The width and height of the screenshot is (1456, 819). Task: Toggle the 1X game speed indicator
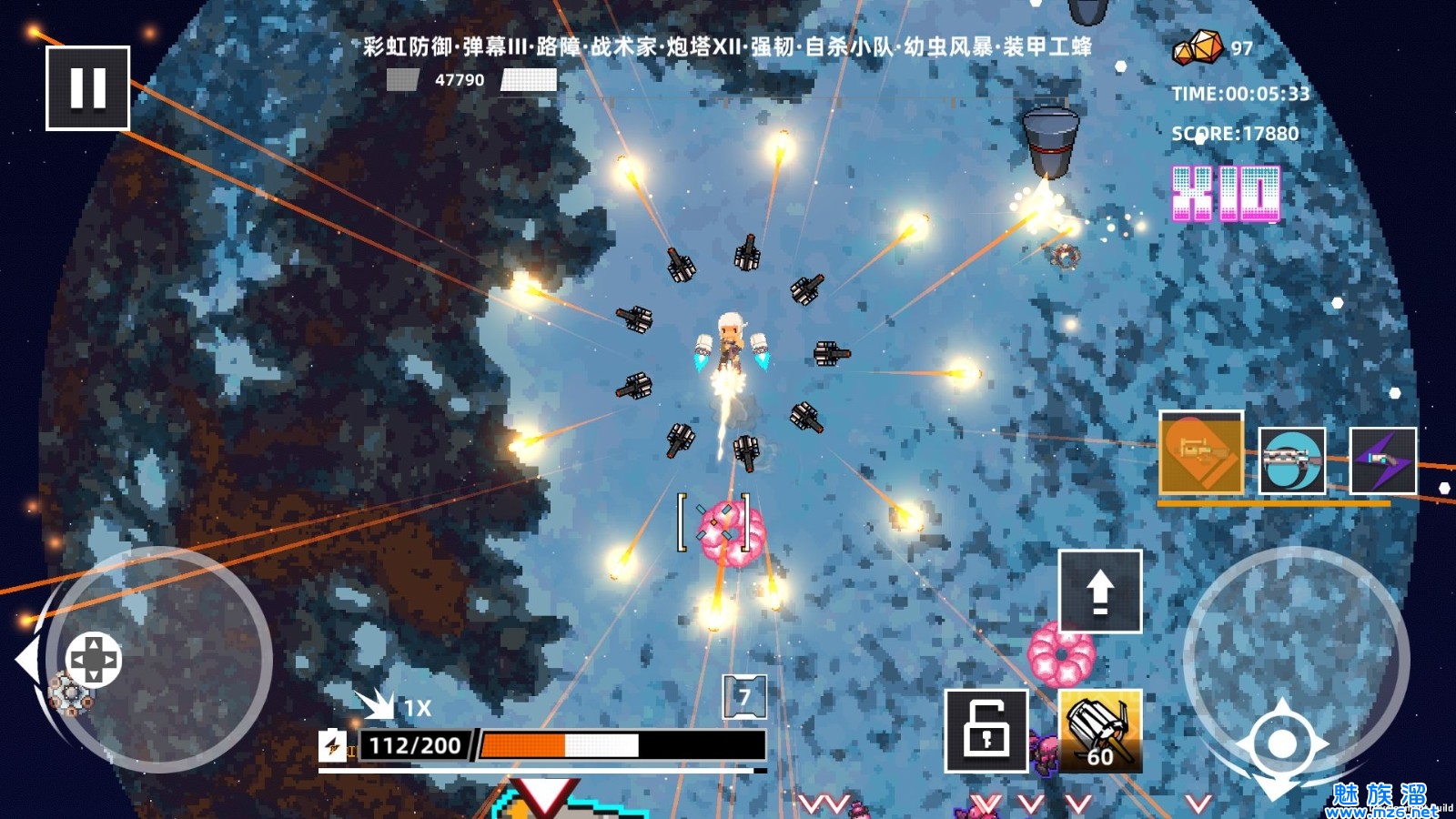tap(396, 706)
